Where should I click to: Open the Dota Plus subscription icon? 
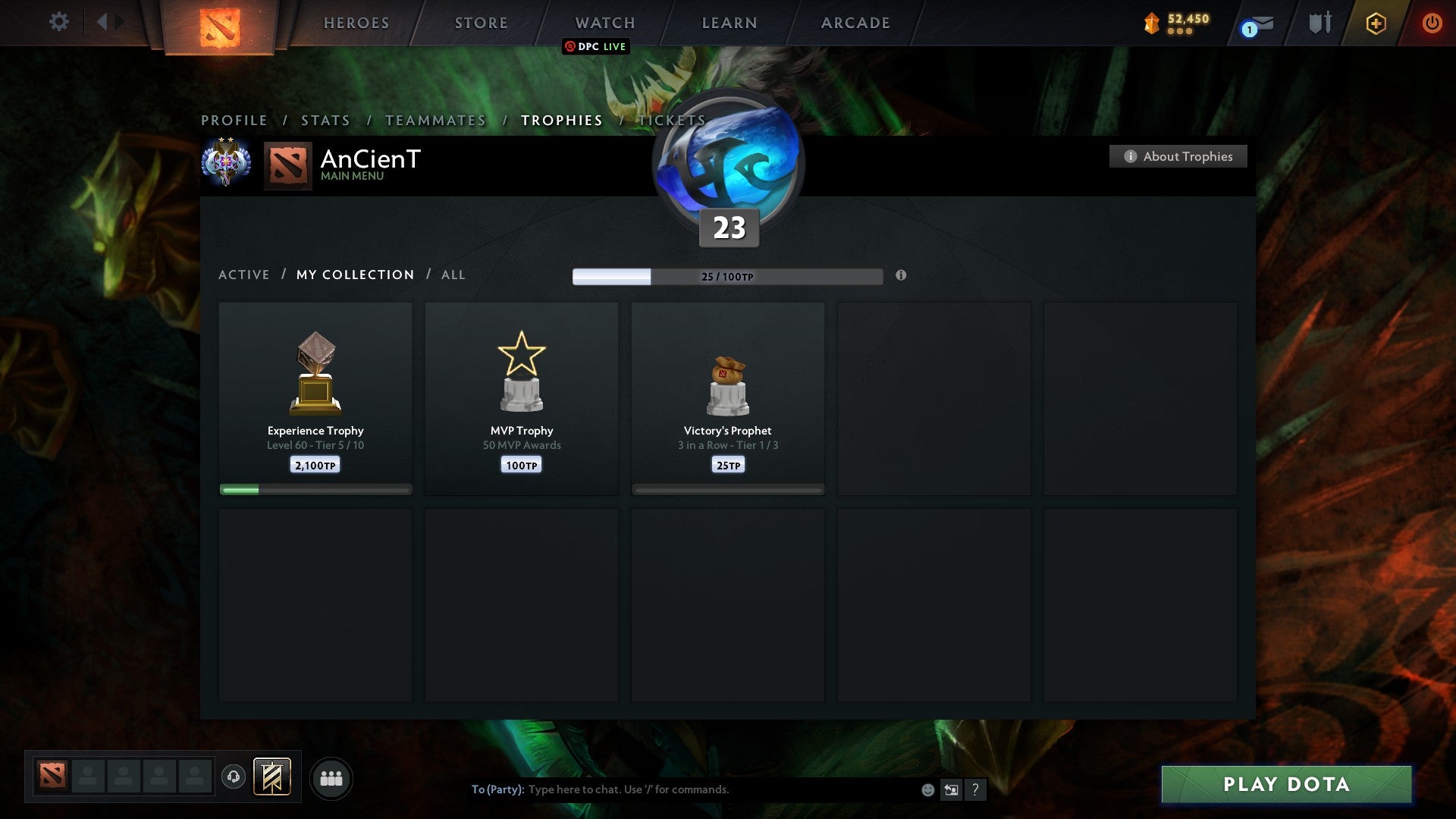[x=1375, y=23]
